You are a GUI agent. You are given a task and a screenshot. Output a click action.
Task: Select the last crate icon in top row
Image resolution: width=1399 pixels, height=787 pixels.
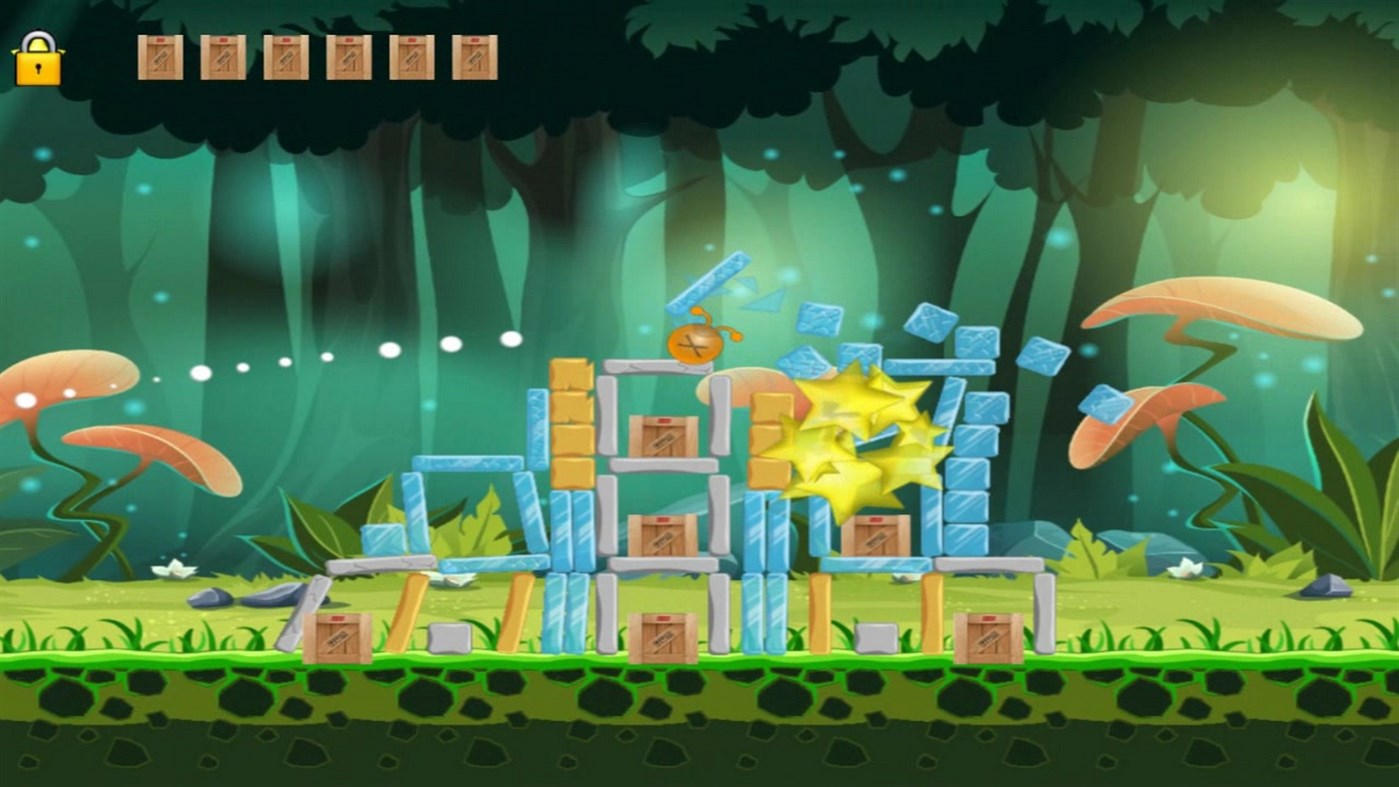tap(474, 57)
